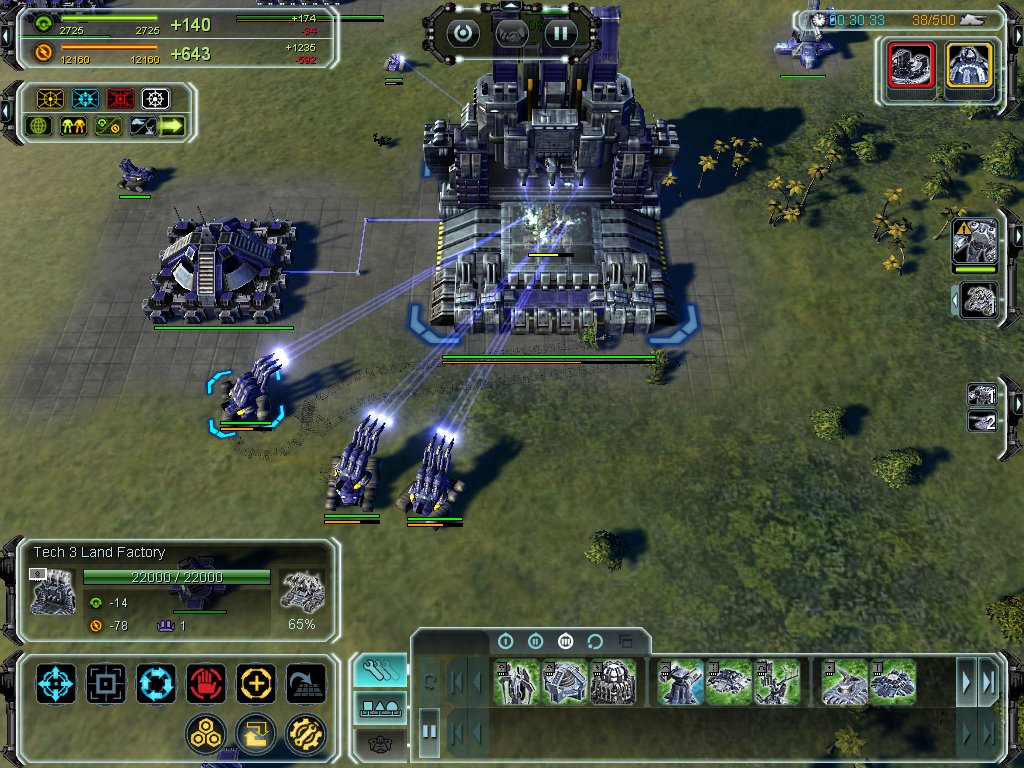Click the three yellow hexagons button
This screenshot has width=1024, height=768.
click(x=206, y=734)
